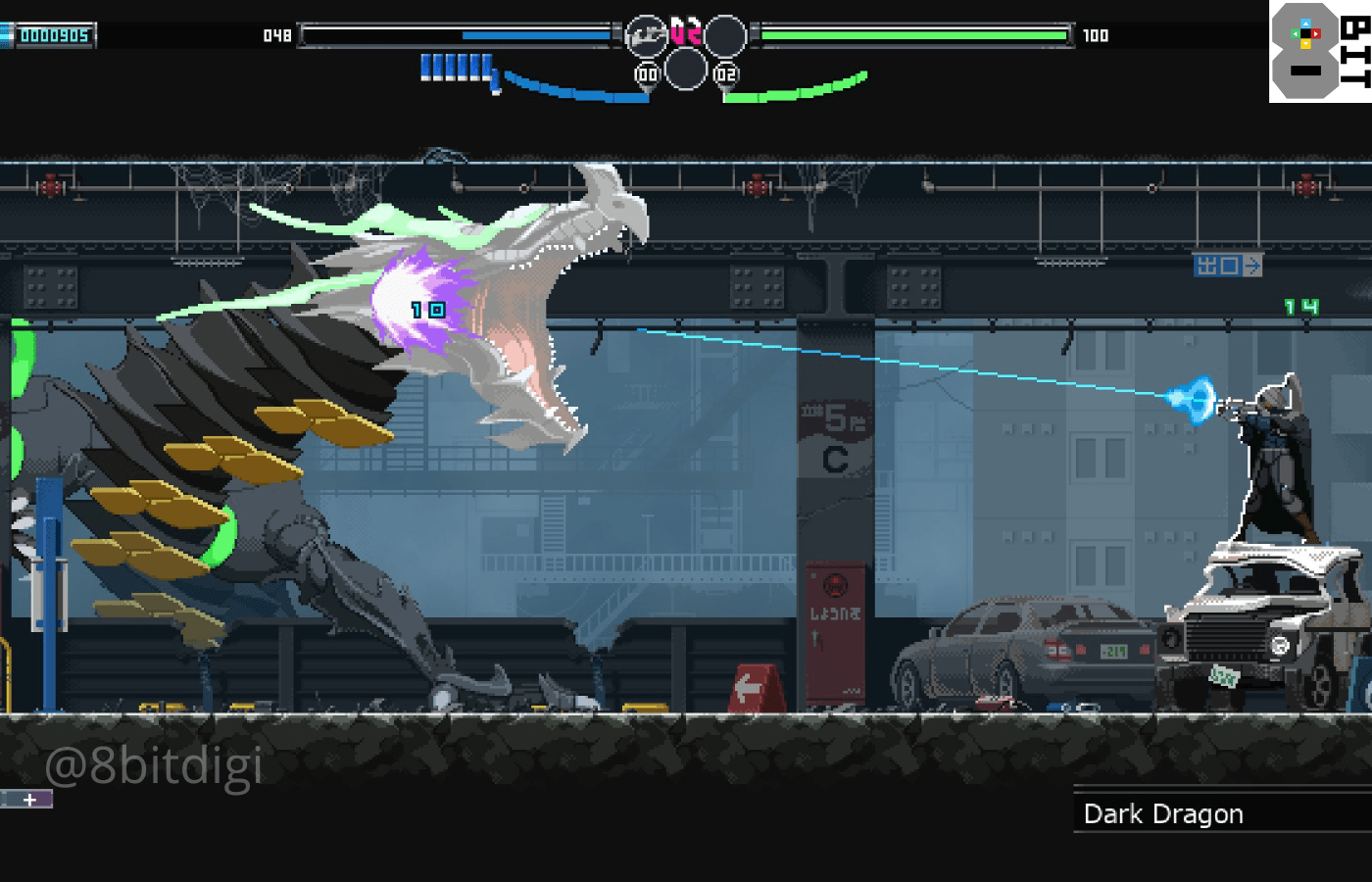Click the purple plus marker in bottom left

pyautogui.click(x=31, y=799)
